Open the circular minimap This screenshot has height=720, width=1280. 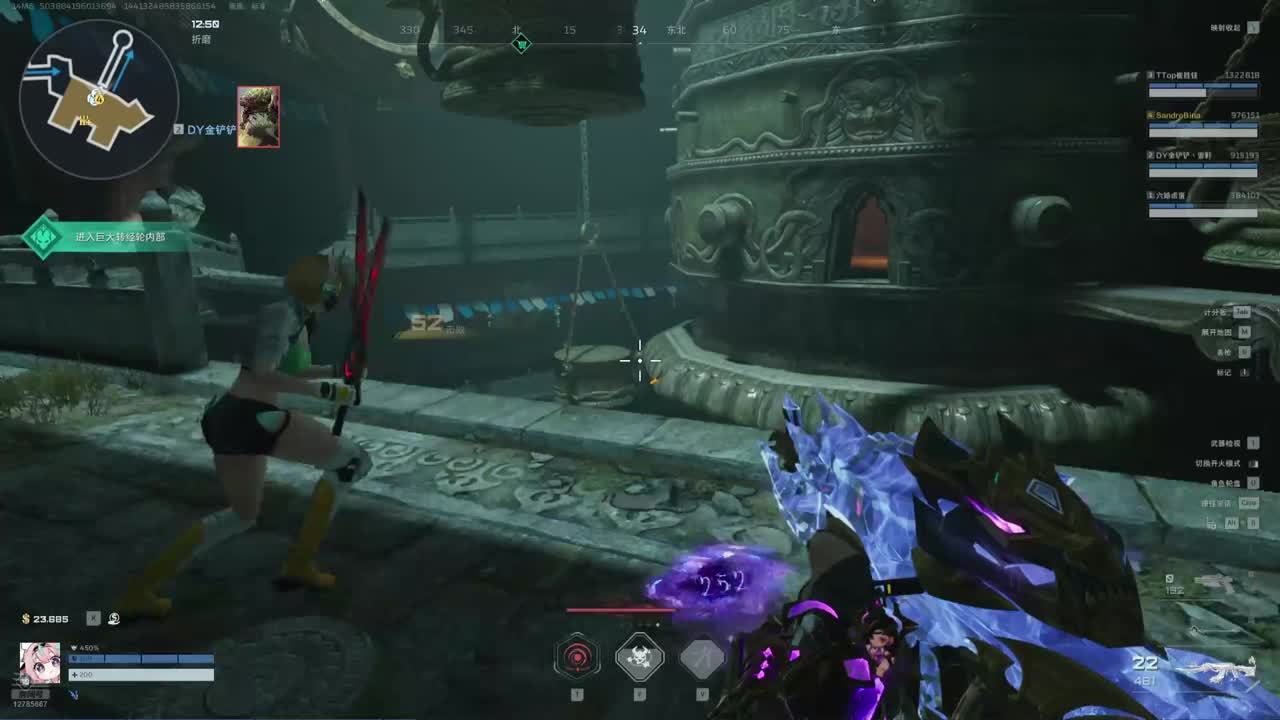click(x=98, y=98)
